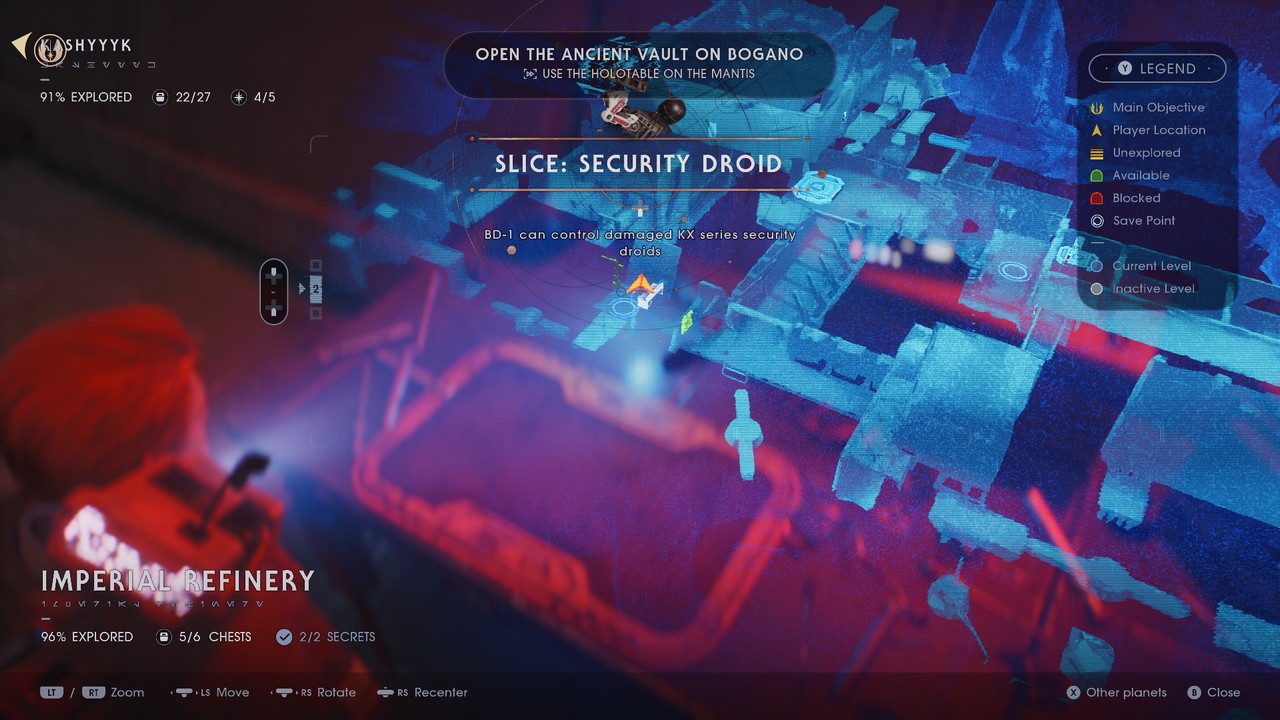Pick the Blocked path legend entry
The height and width of the screenshot is (720, 1280).
pos(1136,198)
